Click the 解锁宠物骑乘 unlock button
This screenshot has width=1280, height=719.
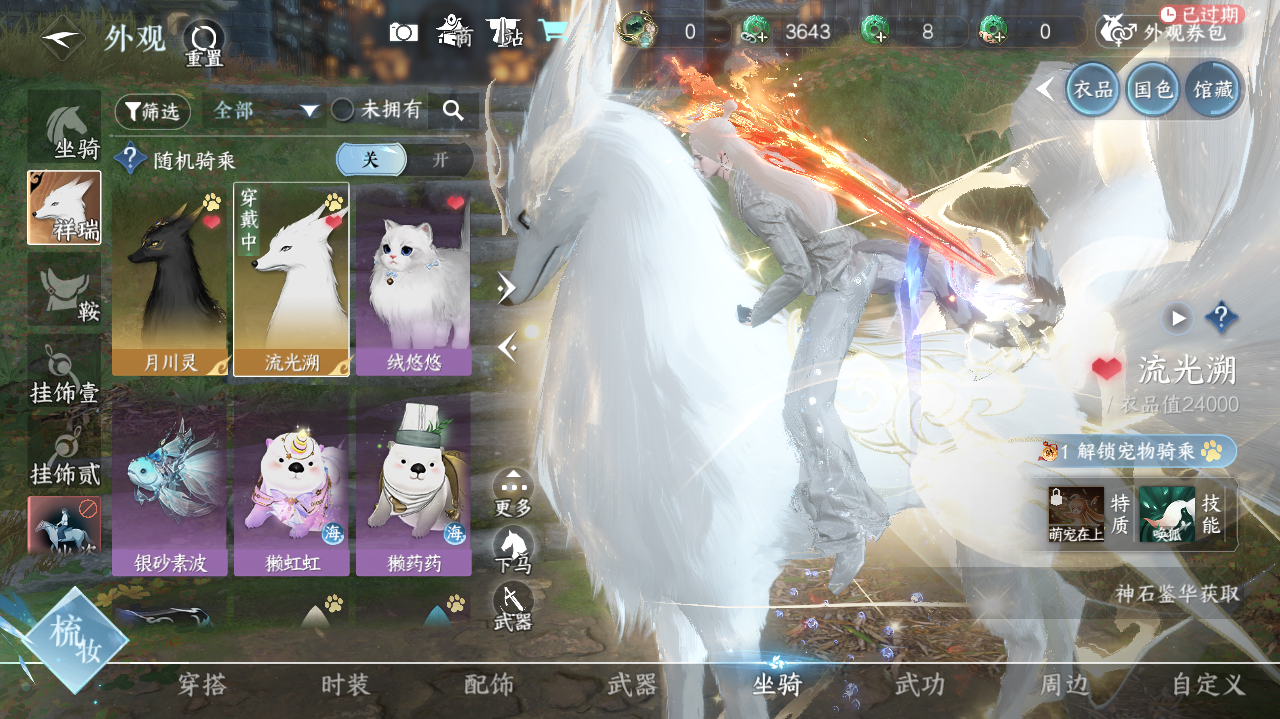(x=1138, y=452)
